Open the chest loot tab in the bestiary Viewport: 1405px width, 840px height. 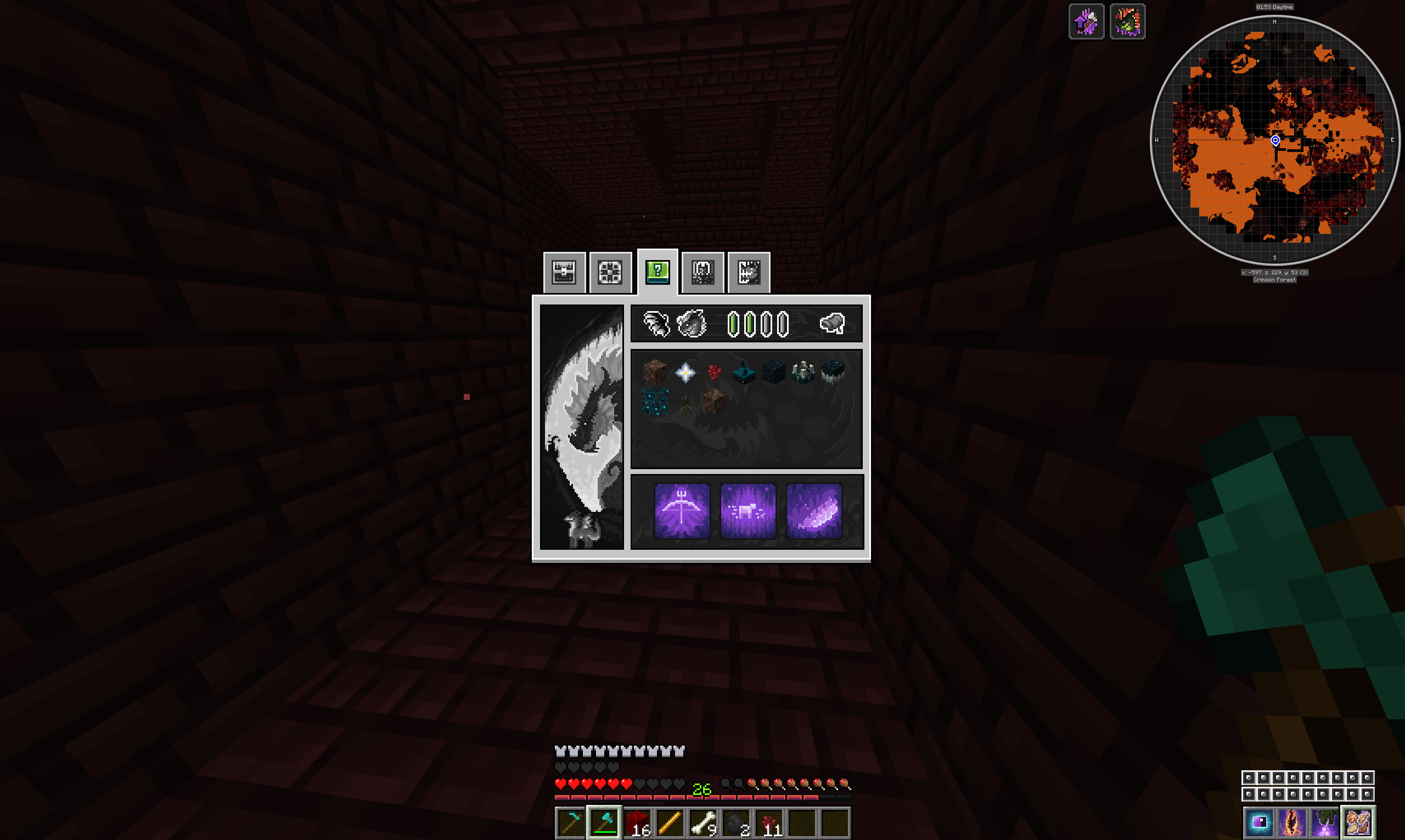click(564, 273)
